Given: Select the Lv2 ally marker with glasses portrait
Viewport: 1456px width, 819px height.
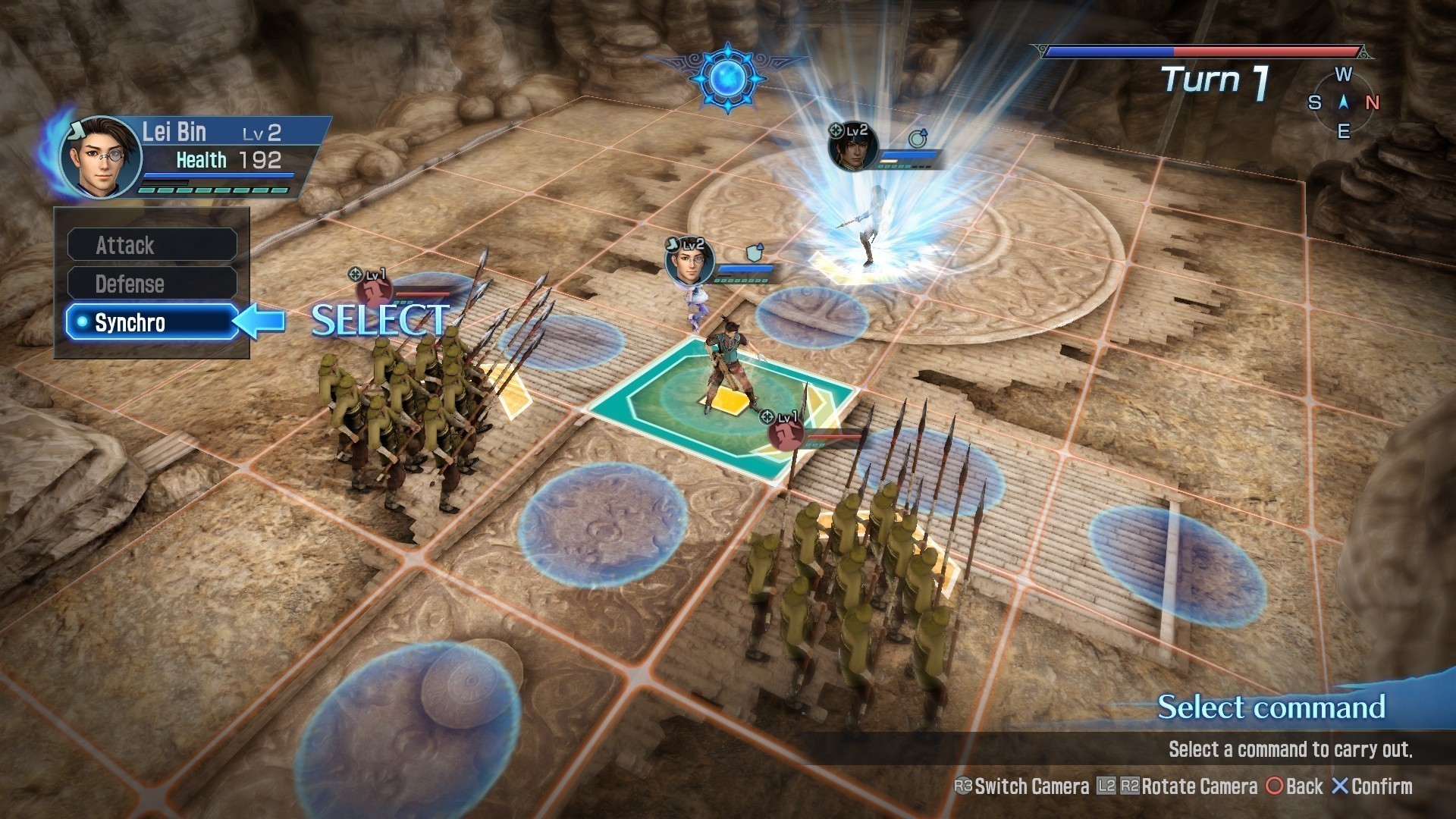Looking at the screenshot, I should pyautogui.click(x=689, y=262).
